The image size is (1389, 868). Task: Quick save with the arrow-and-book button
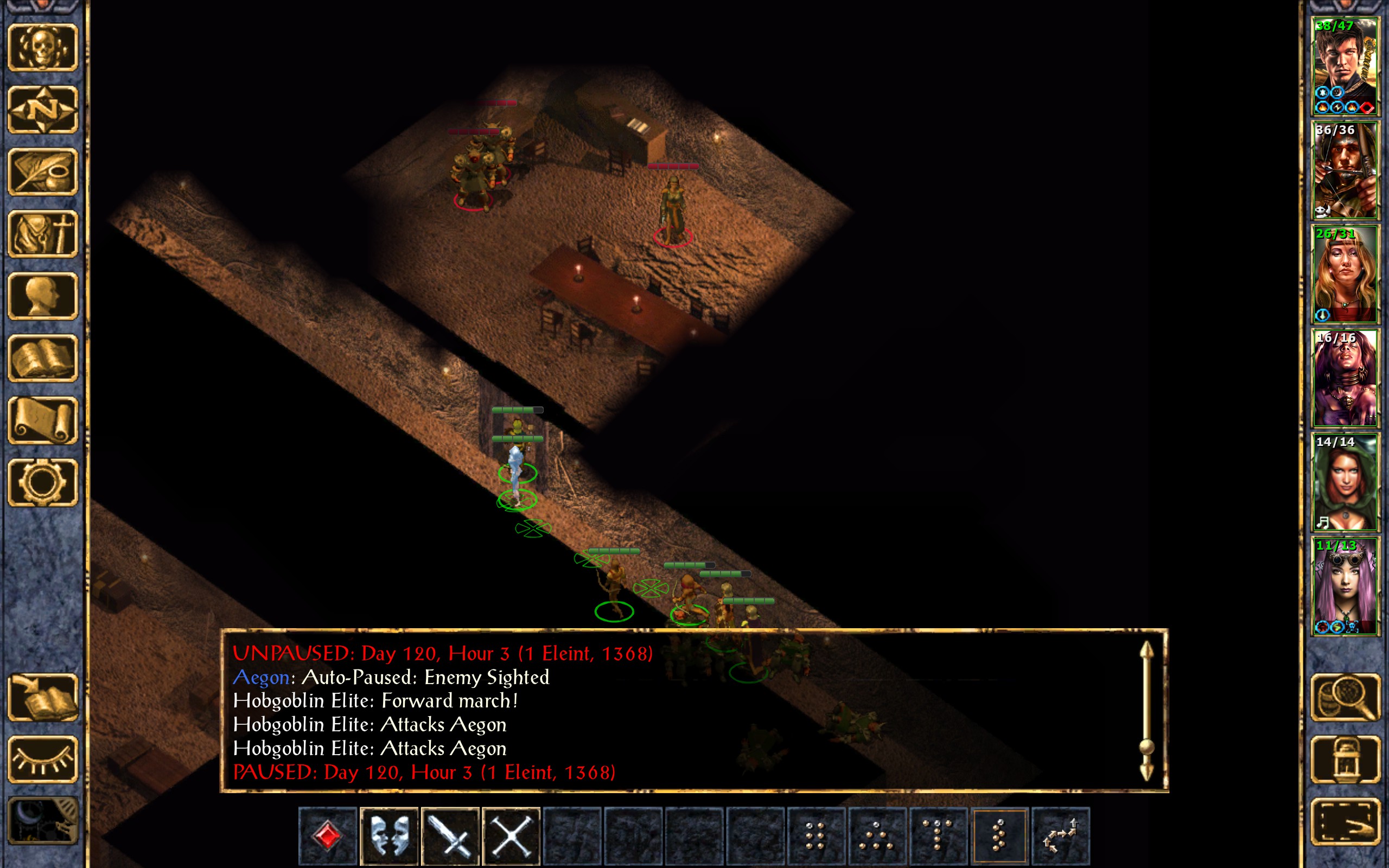coord(42,698)
